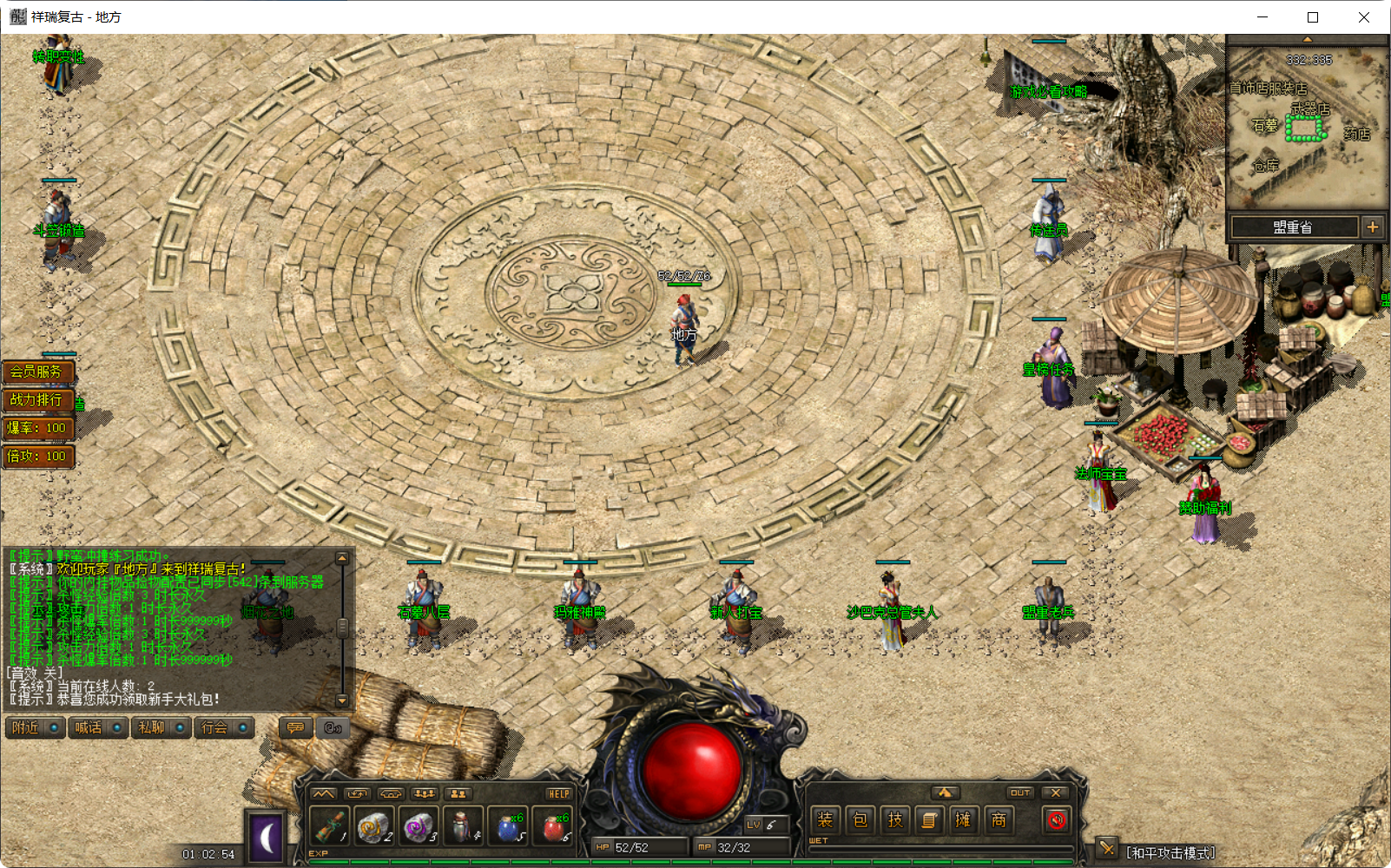This screenshot has height=868, width=1391.
Task: Click the OUT button on the menu panel
Action: click(x=1020, y=792)
